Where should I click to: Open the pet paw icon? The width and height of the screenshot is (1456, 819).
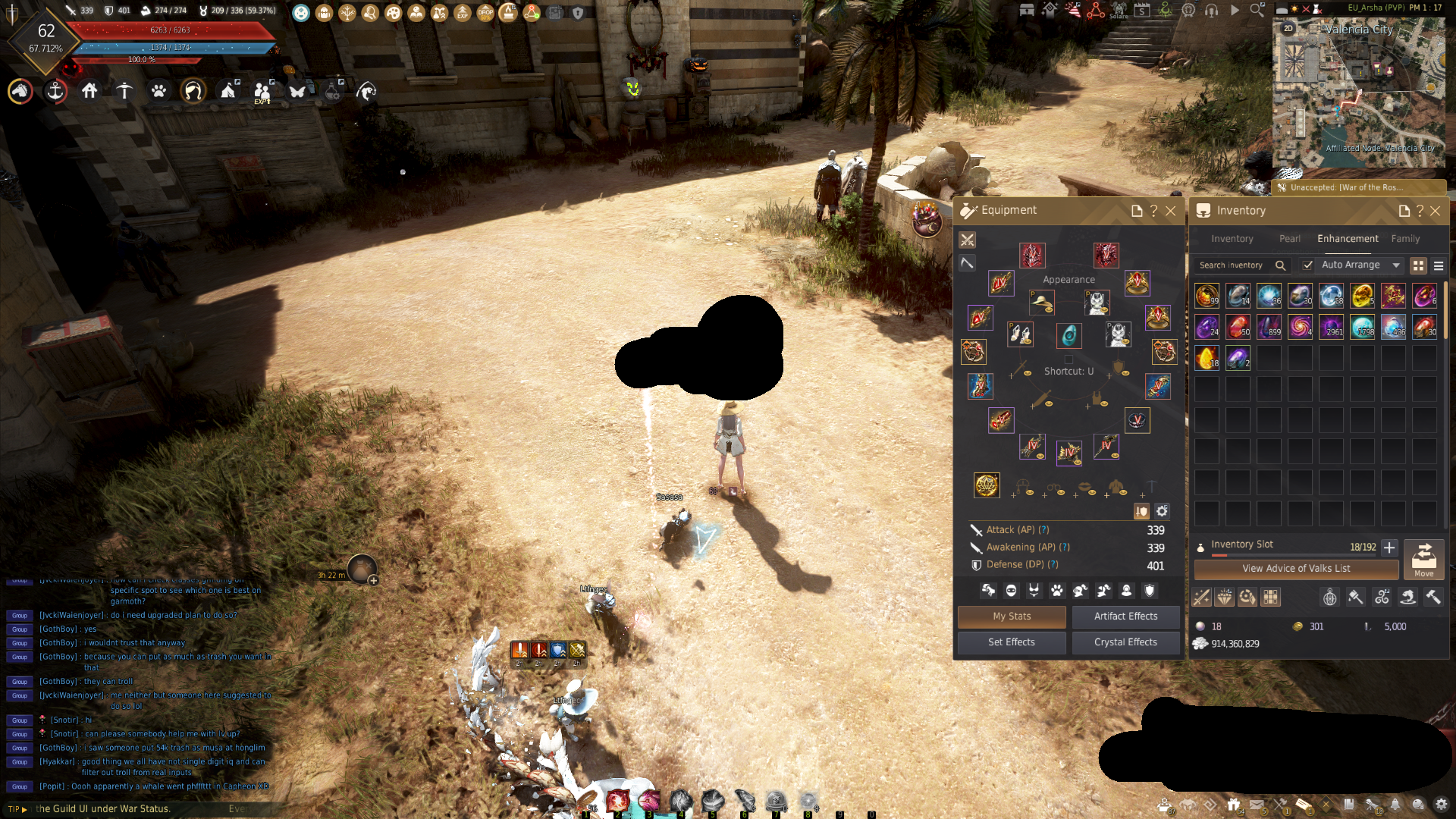pyautogui.click(x=158, y=92)
